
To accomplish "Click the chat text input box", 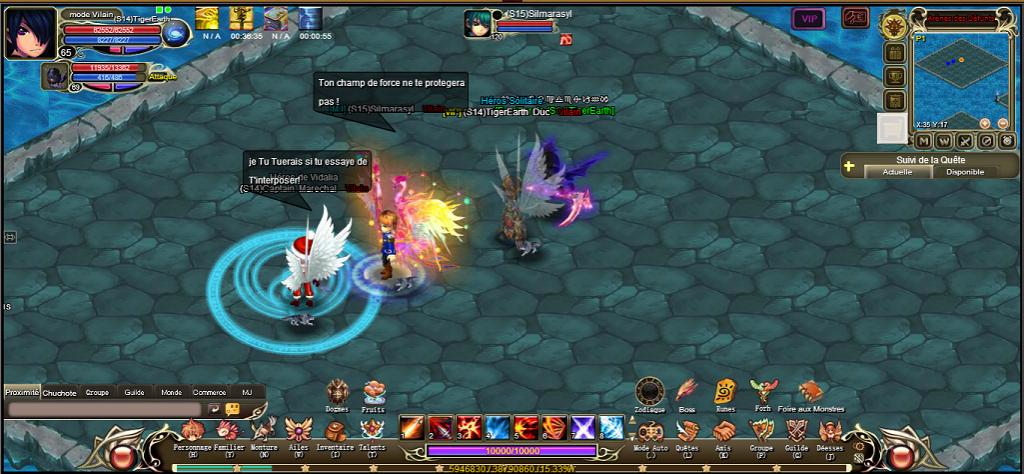I will (x=104, y=409).
